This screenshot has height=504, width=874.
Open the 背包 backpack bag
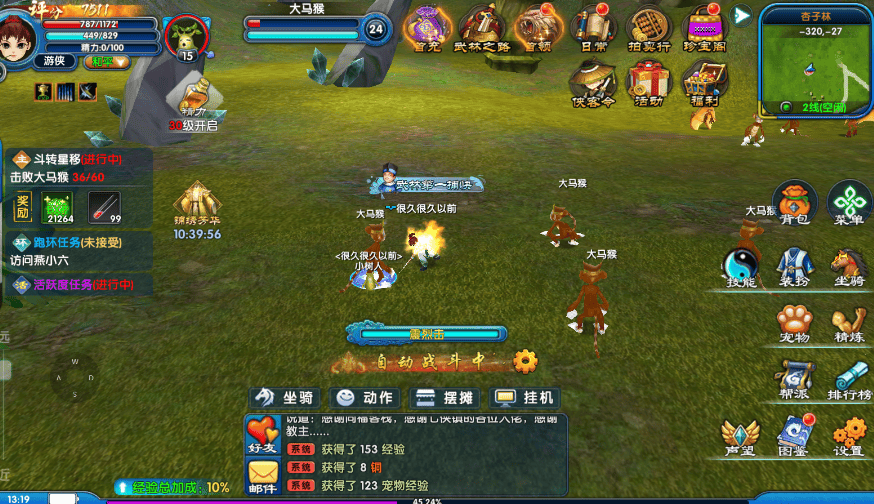pos(796,201)
